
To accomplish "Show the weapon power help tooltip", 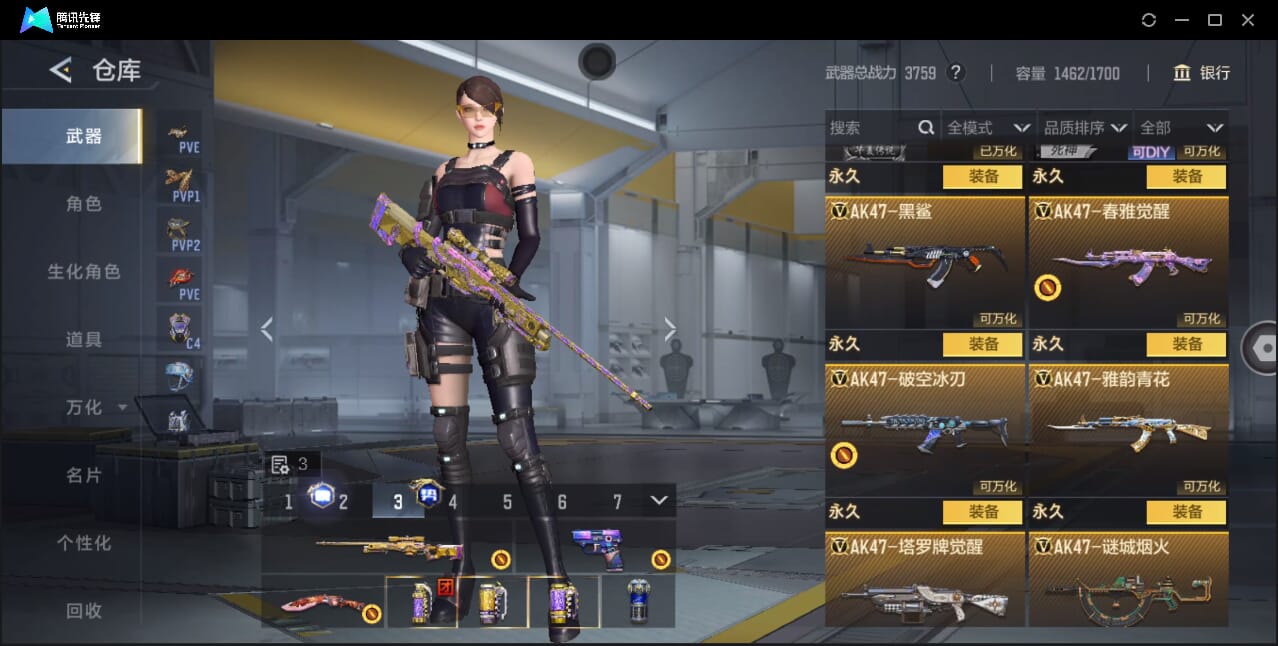I will pos(956,73).
